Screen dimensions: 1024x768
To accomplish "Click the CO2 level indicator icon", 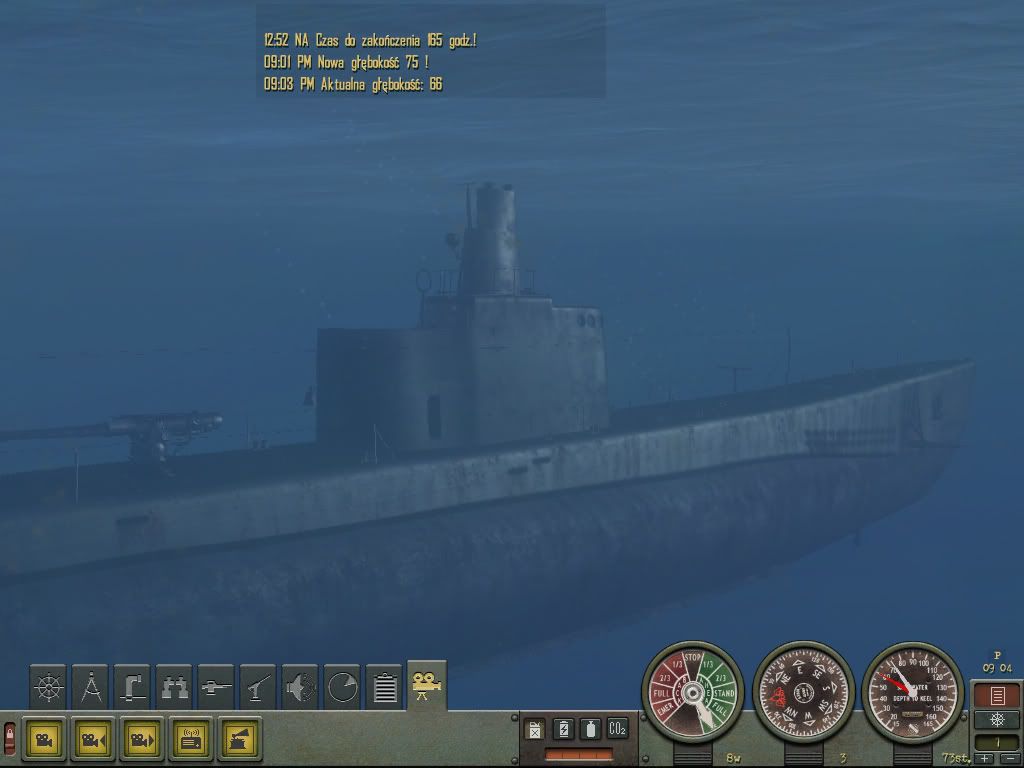I will click(617, 729).
